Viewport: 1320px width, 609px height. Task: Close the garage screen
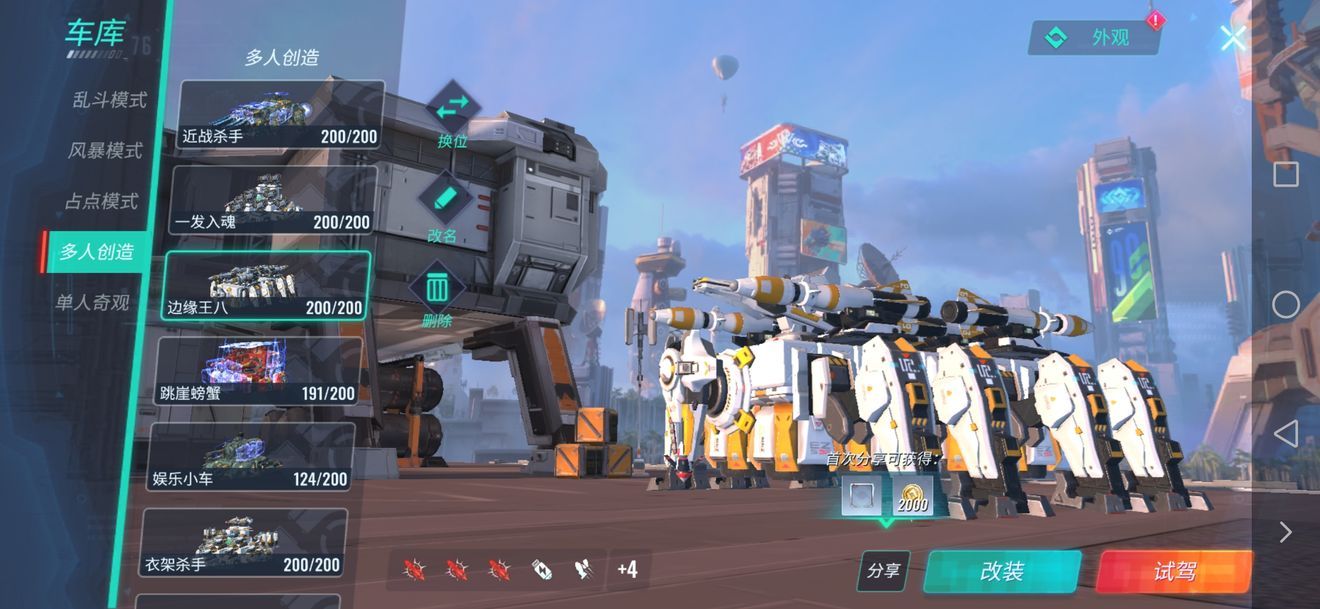point(1233,38)
